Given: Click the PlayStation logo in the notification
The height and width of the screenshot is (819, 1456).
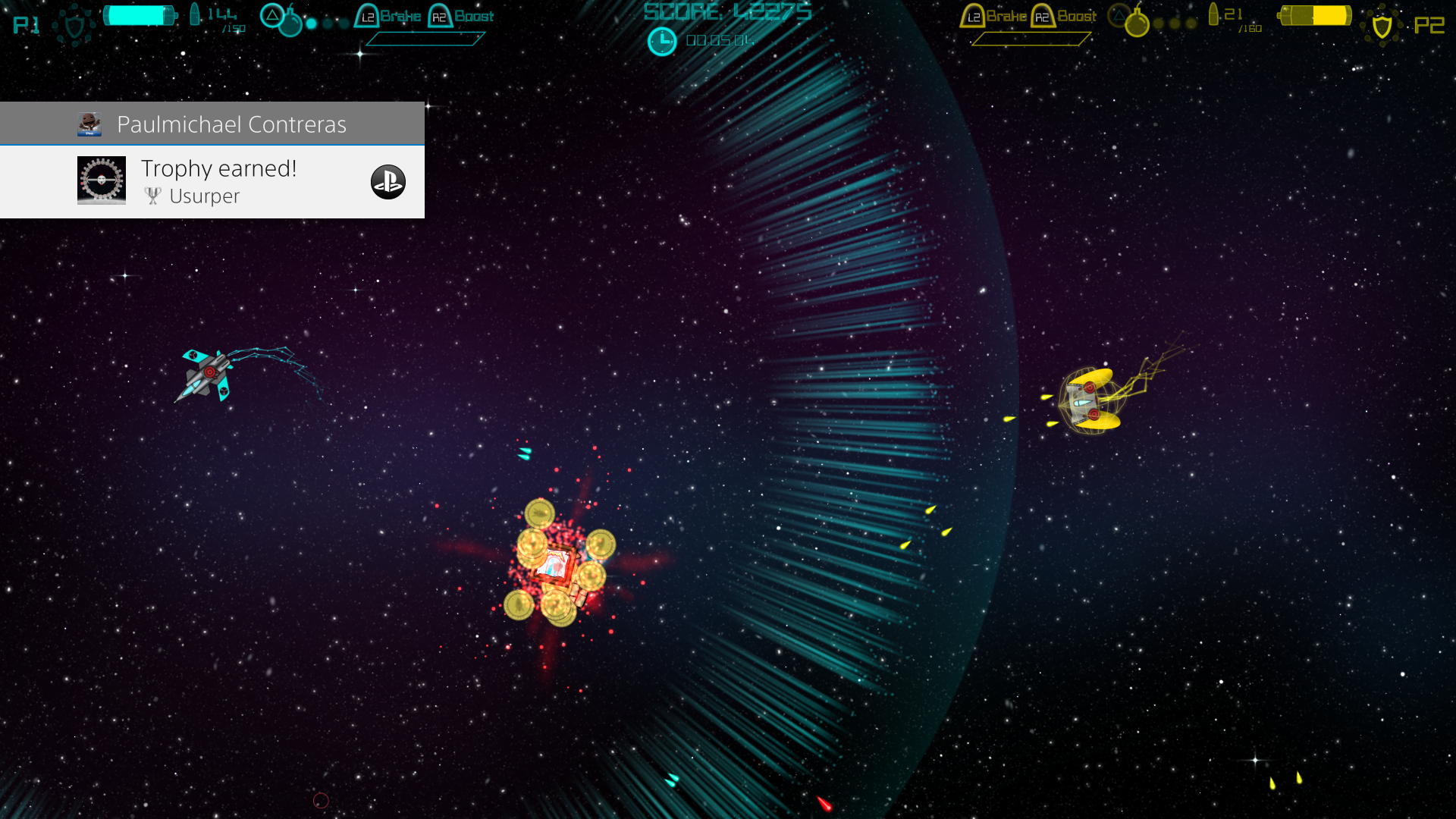Looking at the screenshot, I should [x=388, y=182].
